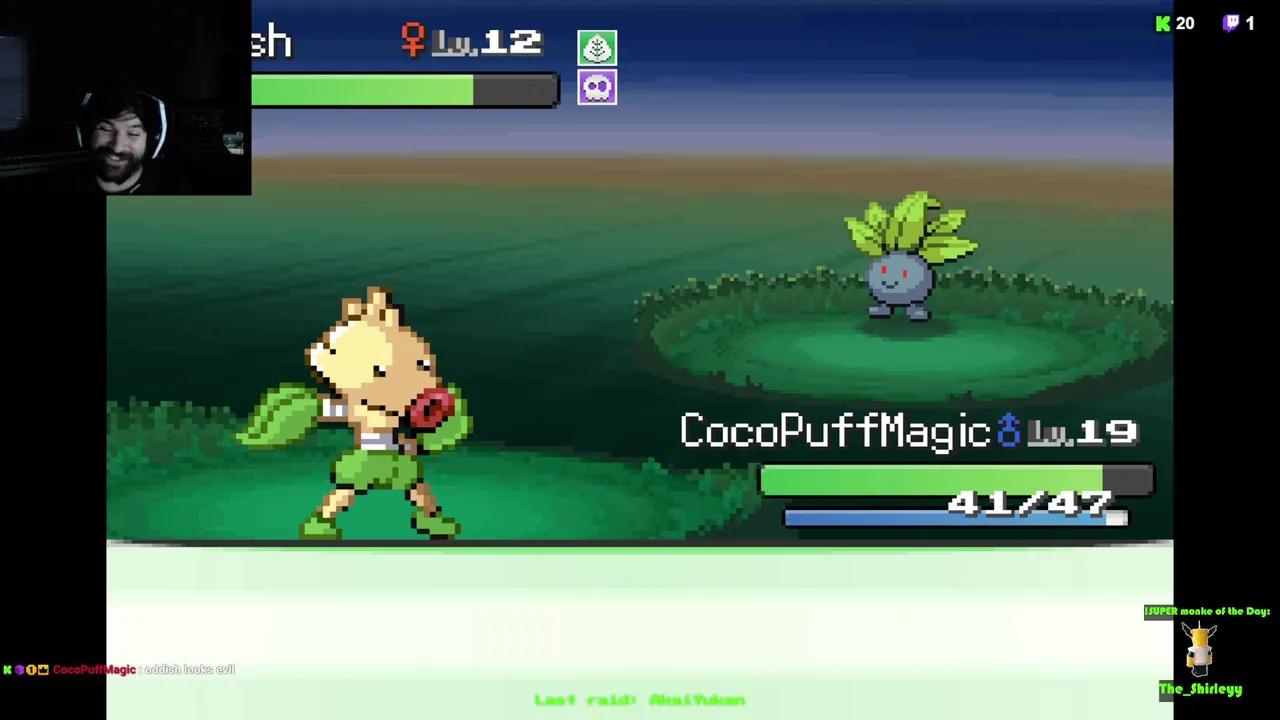This screenshot has width=1280, height=720.
Task: Click the Last raid AkaiYukan text
Action: tap(640, 700)
